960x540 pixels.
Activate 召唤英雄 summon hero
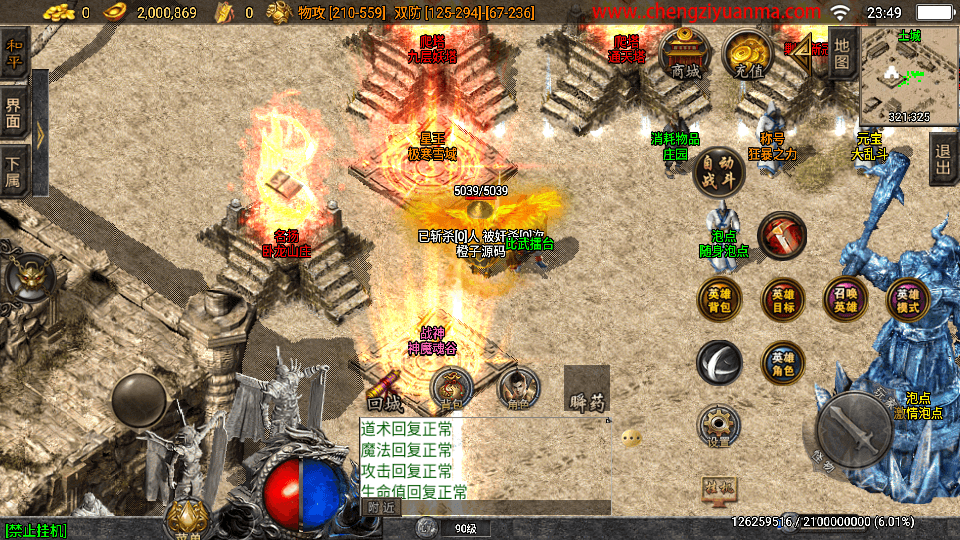pos(845,300)
